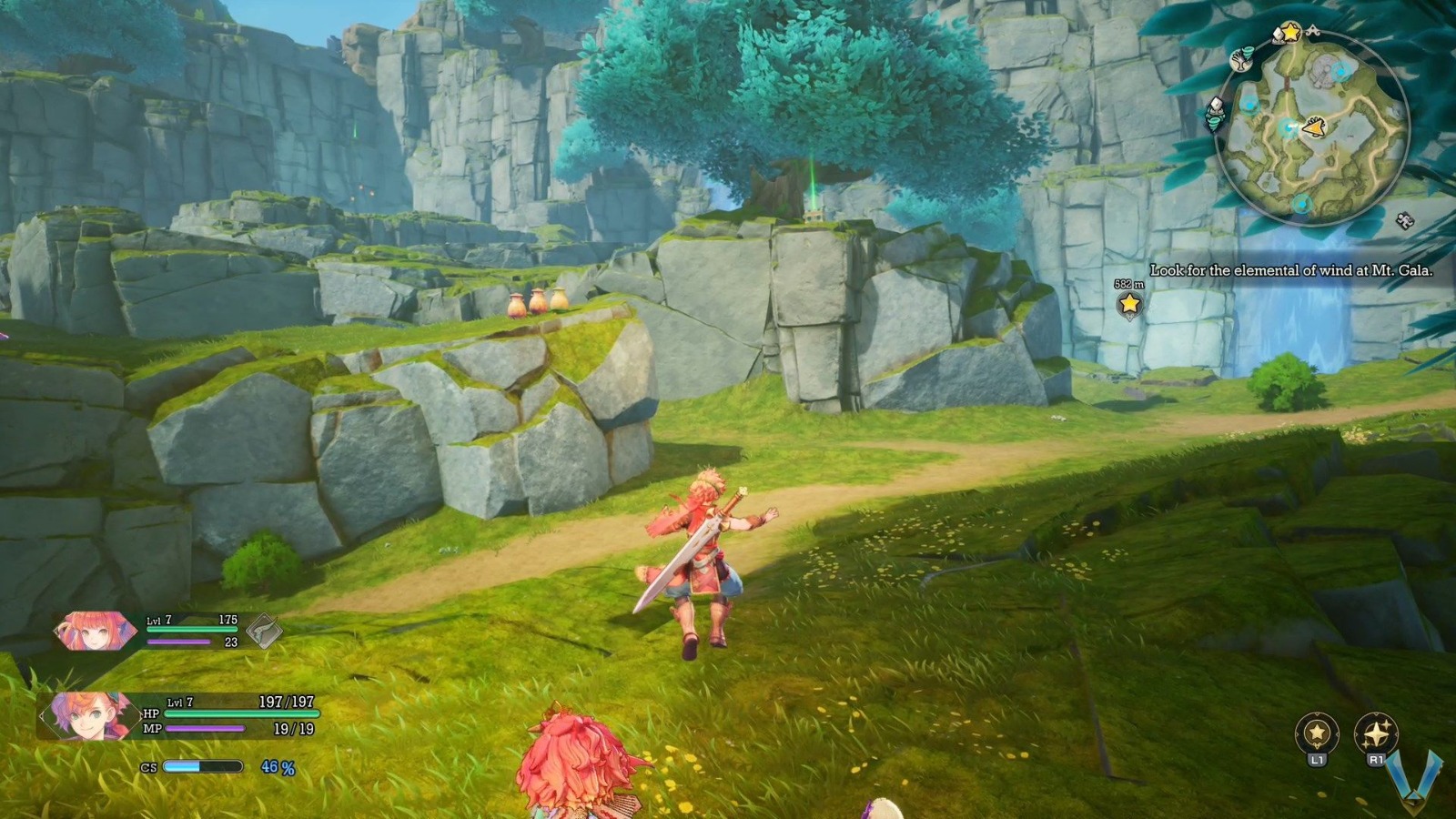1456x819 pixels.
Task: Click the objective text Look for the elemental of wind
Action: click(x=1291, y=269)
